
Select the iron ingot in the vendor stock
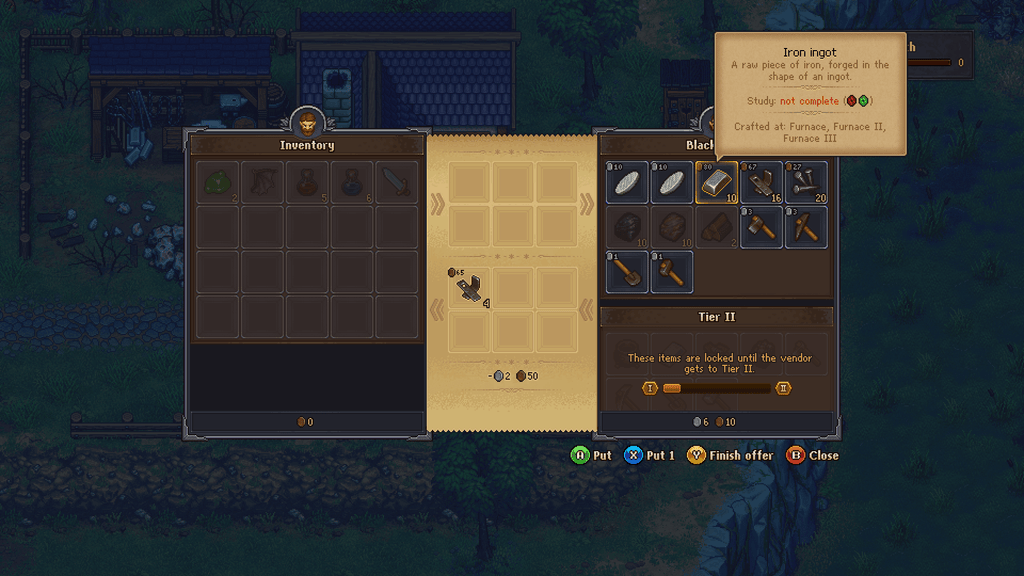point(716,183)
